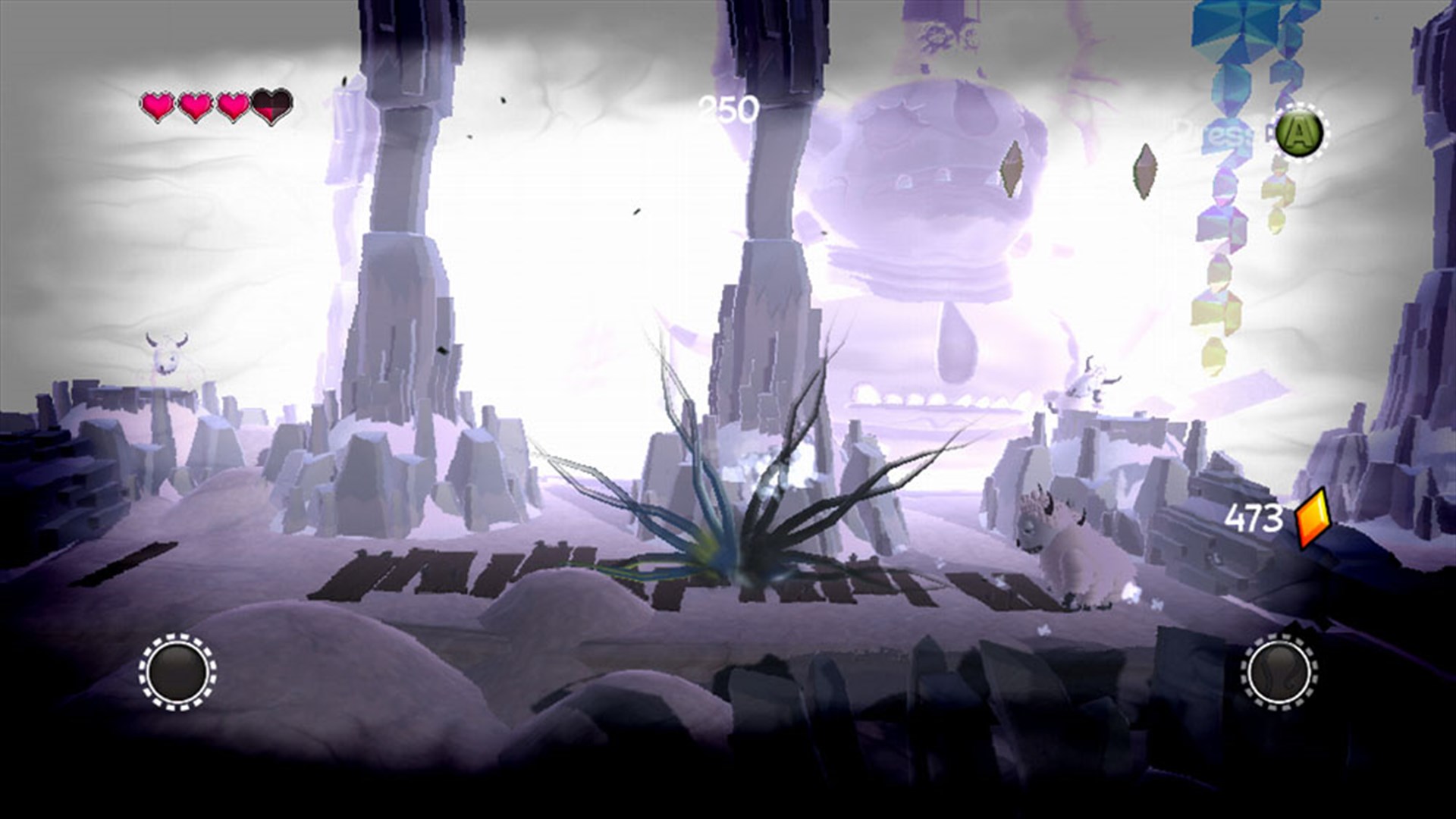Screen dimensions: 1456x819
Task: Click the diamond leaf beside the A prompt
Action: 1144,171
